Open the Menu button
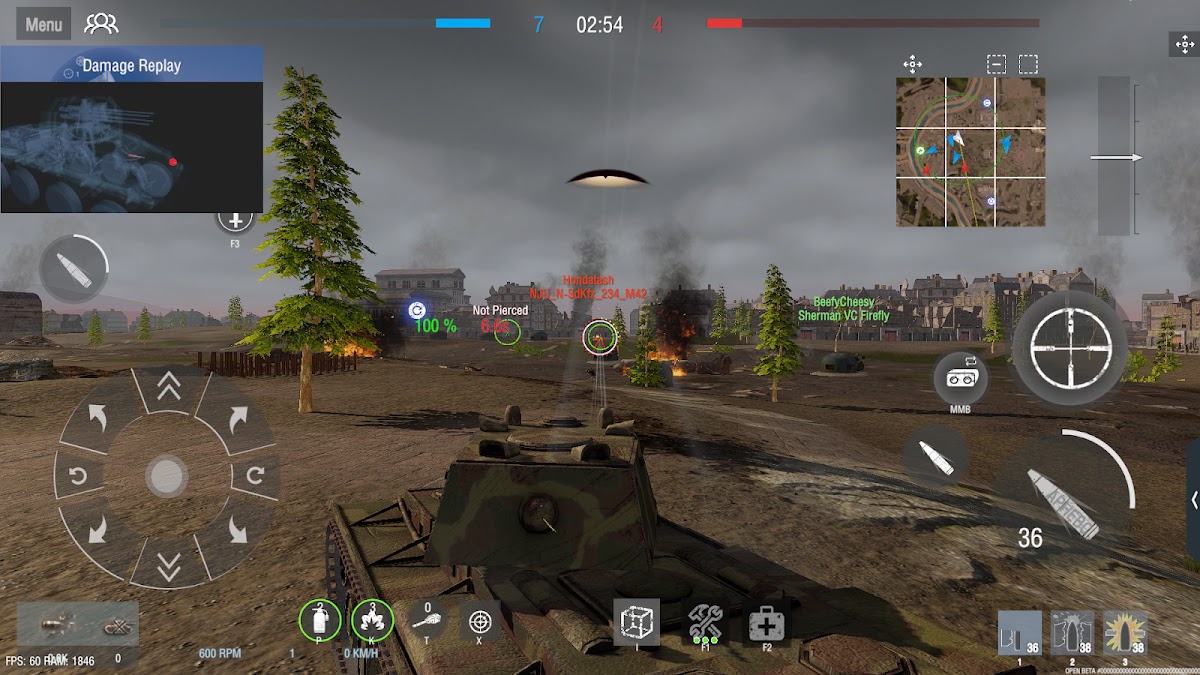The width and height of the screenshot is (1200, 675). coord(43,25)
